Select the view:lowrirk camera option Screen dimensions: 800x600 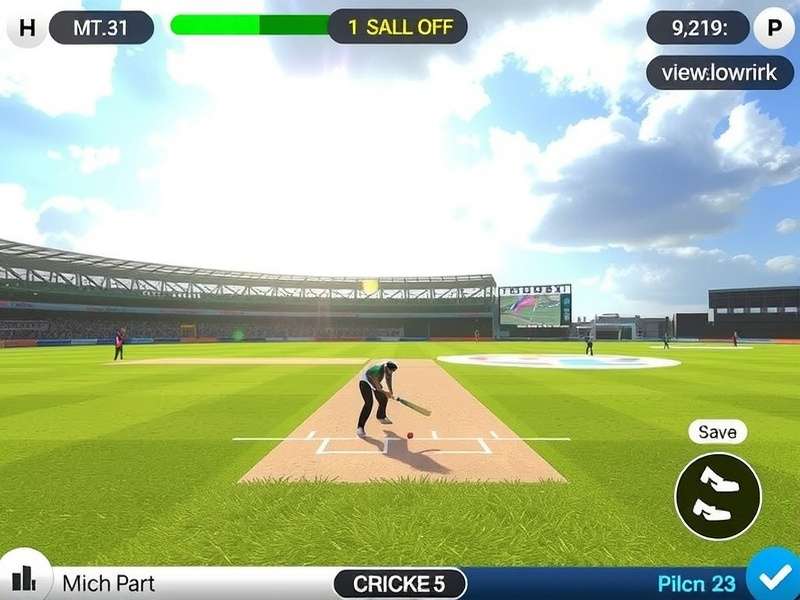(720, 72)
